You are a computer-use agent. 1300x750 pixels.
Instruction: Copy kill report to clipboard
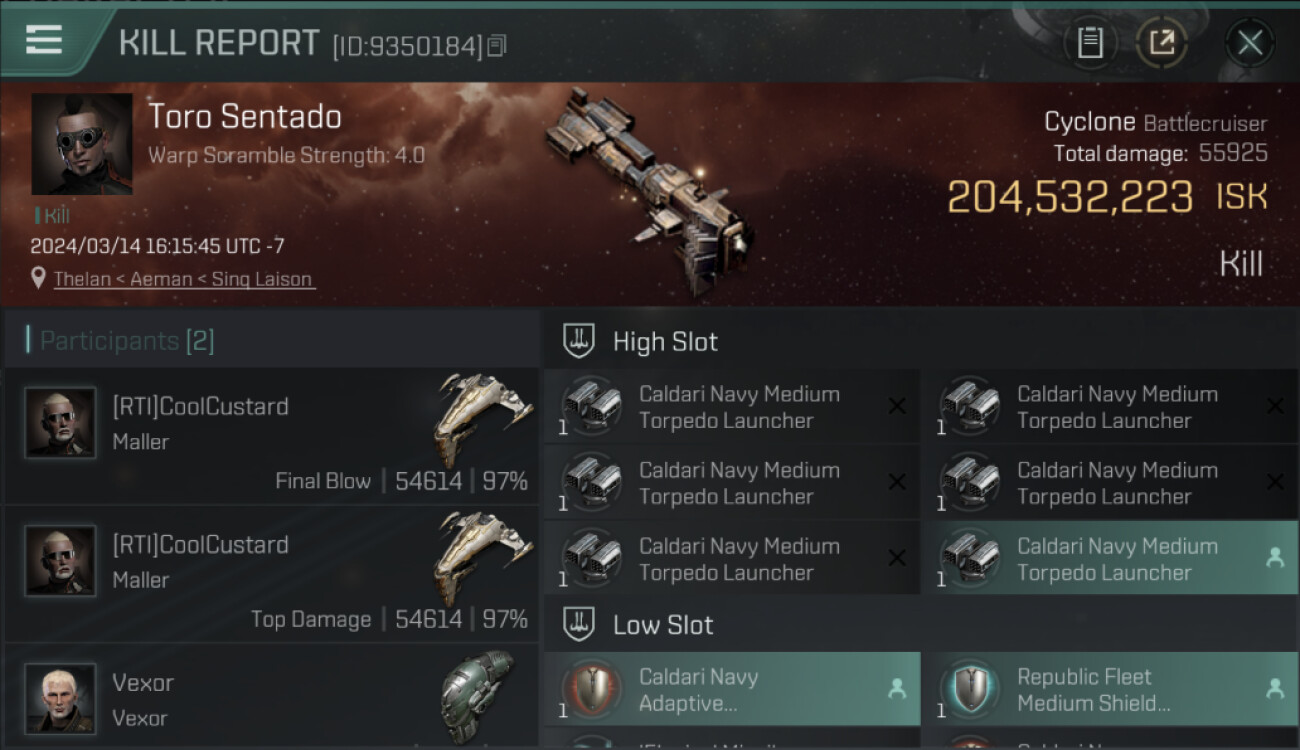[1090, 43]
